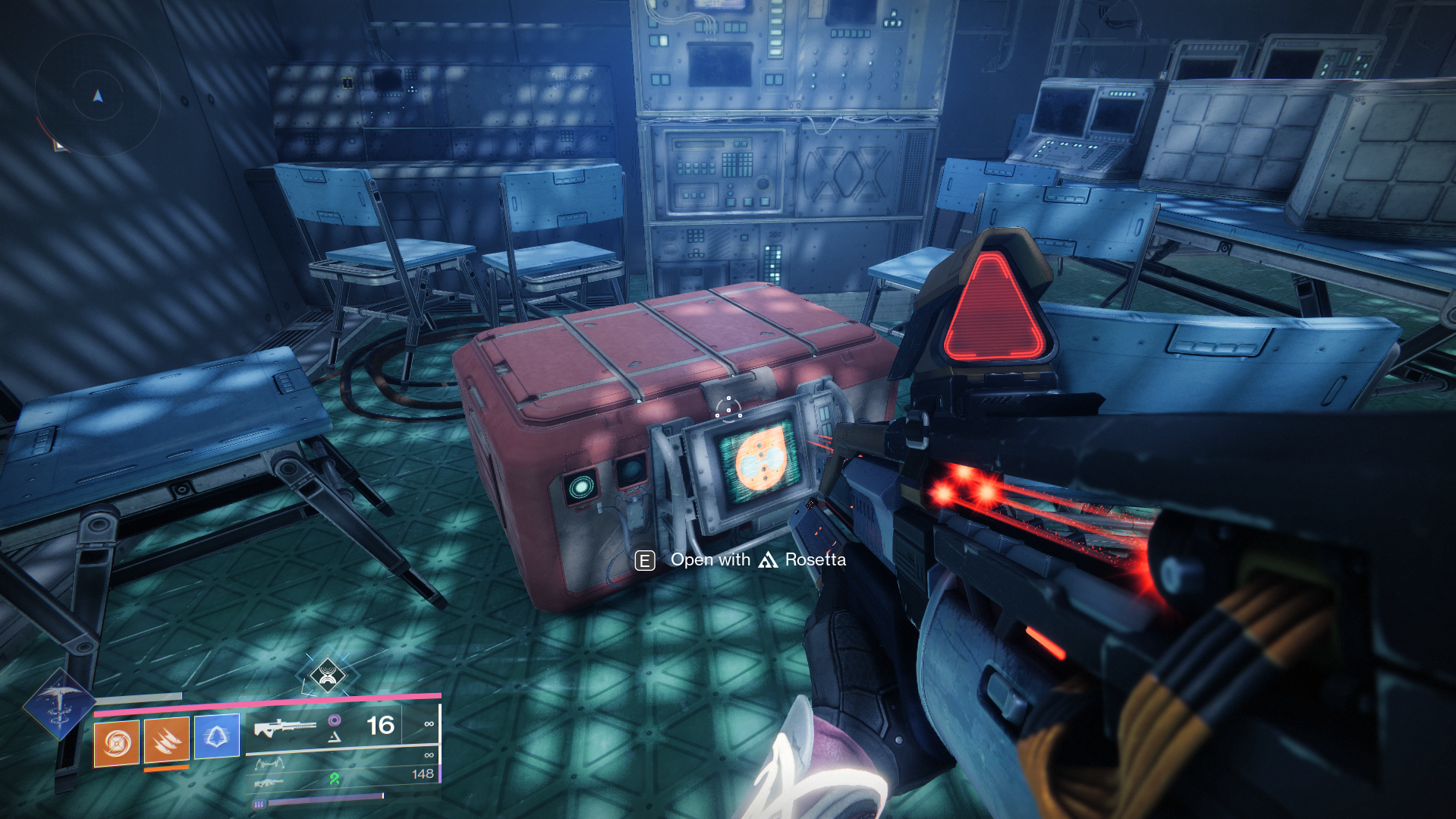1456x819 pixels.
Task: Select the orange grenade ability icon
Action: click(x=116, y=742)
